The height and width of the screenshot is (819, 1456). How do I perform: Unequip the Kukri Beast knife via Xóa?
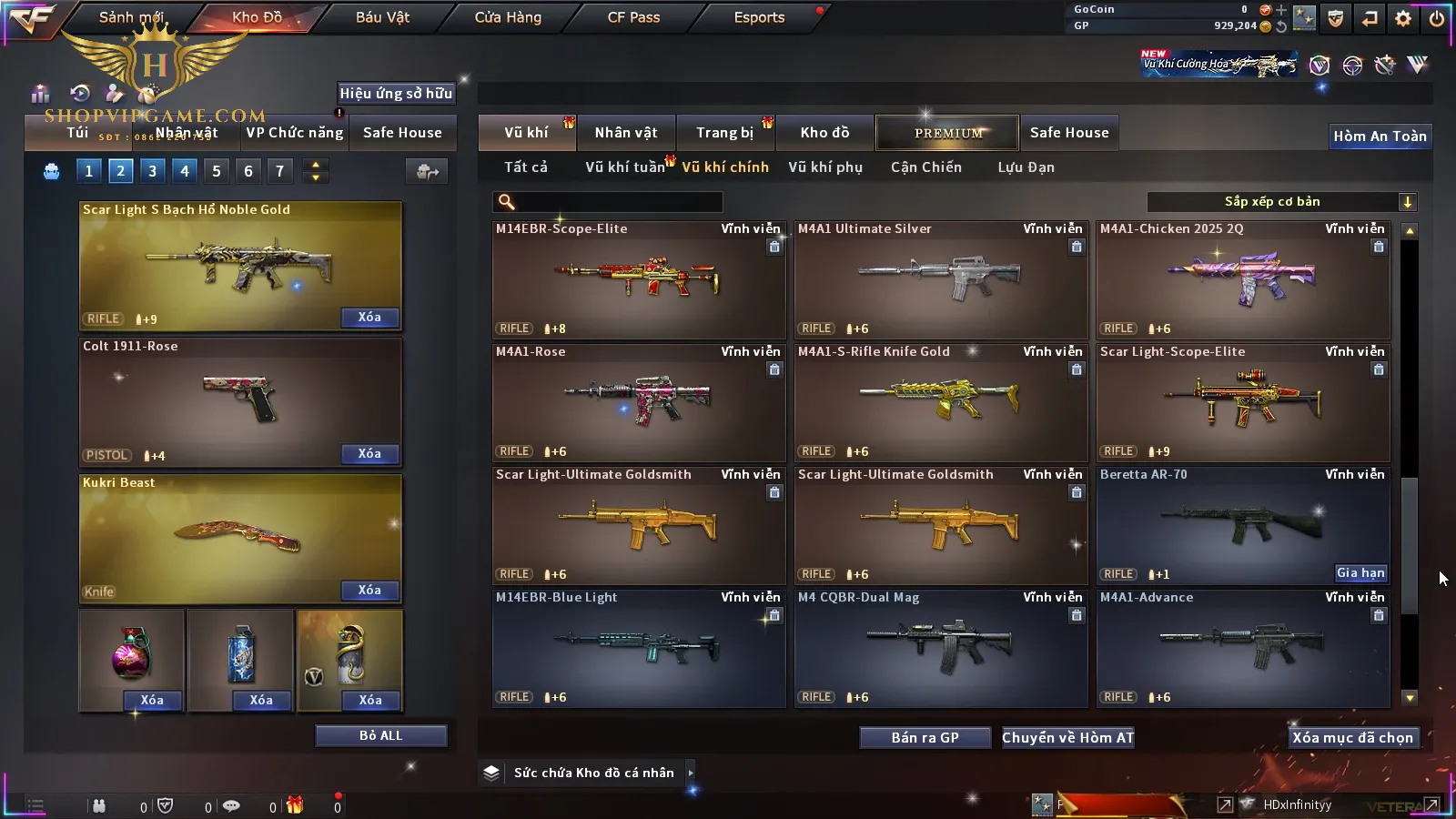click(x=369, y=591)
